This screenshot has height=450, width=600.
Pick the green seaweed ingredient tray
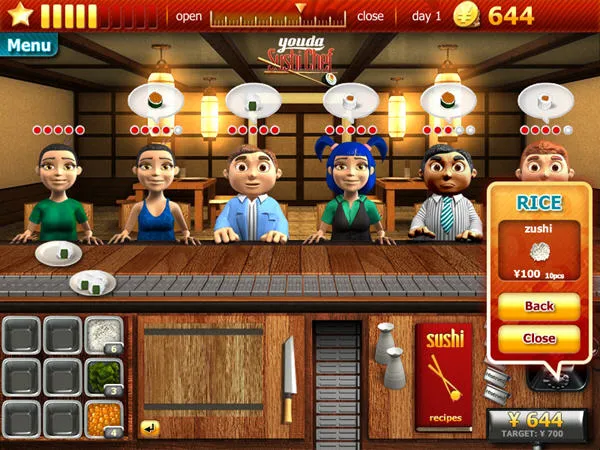point(103,377)
